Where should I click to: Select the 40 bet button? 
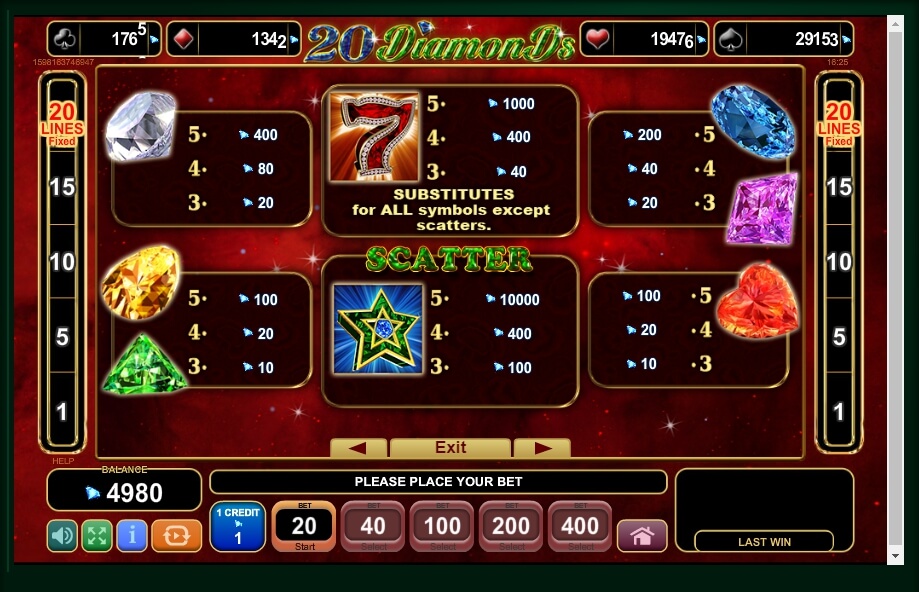pos(373,526)
